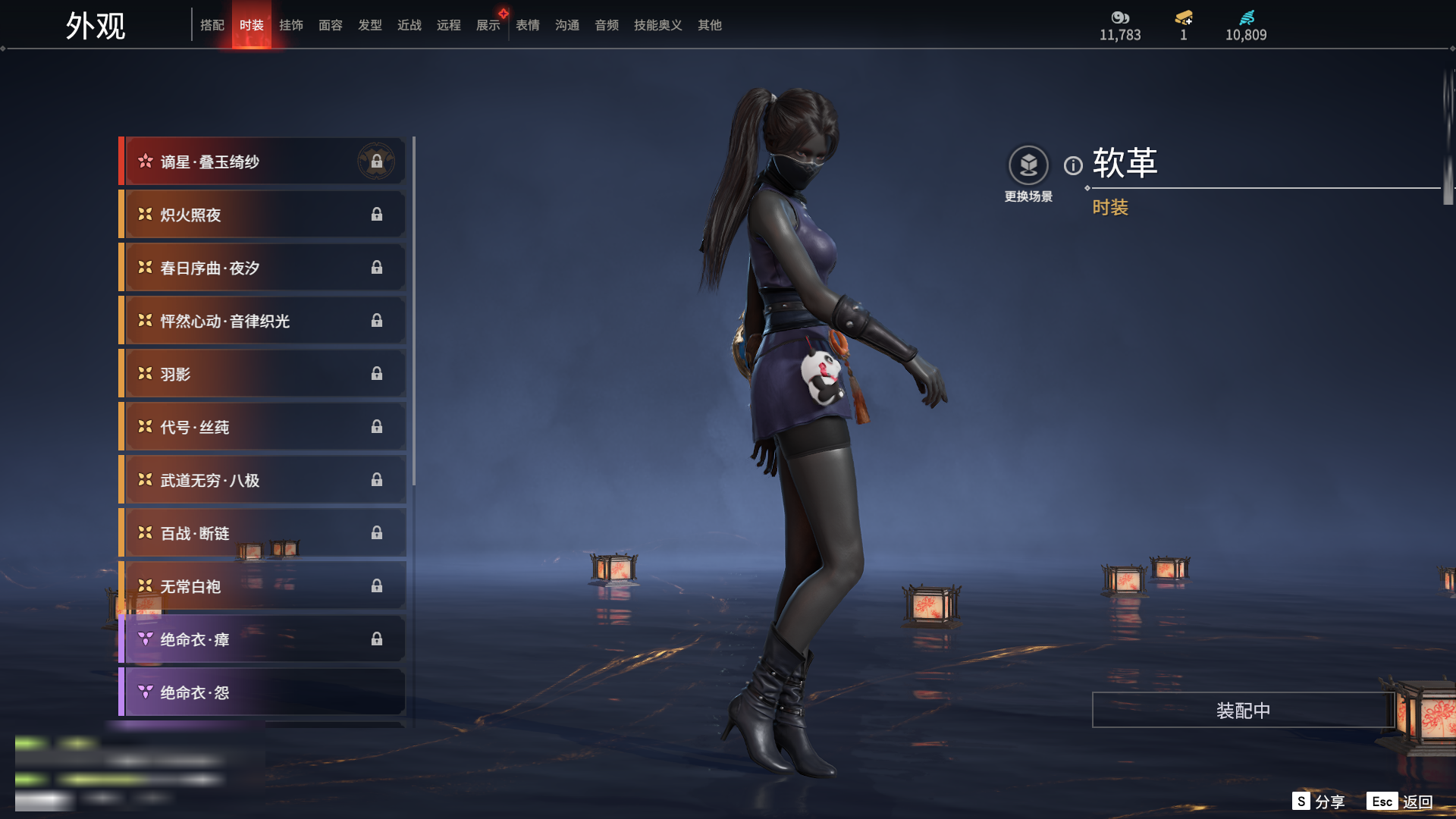The height and width of the screenshot is (819, 1456).
Task: Click the 装配中 button
Action: [1243, 710]
